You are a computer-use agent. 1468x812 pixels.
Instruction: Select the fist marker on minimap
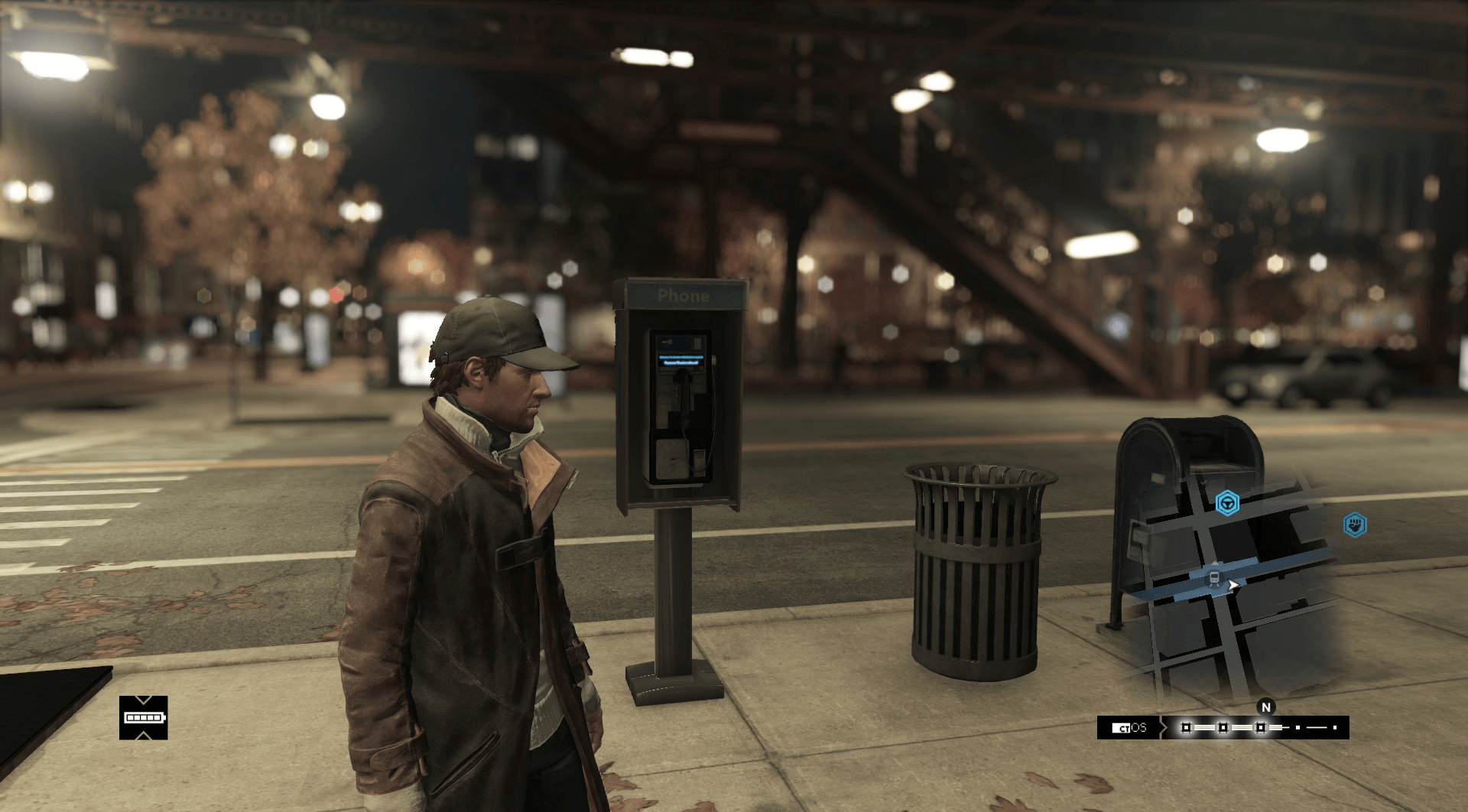pos(1355,525)
